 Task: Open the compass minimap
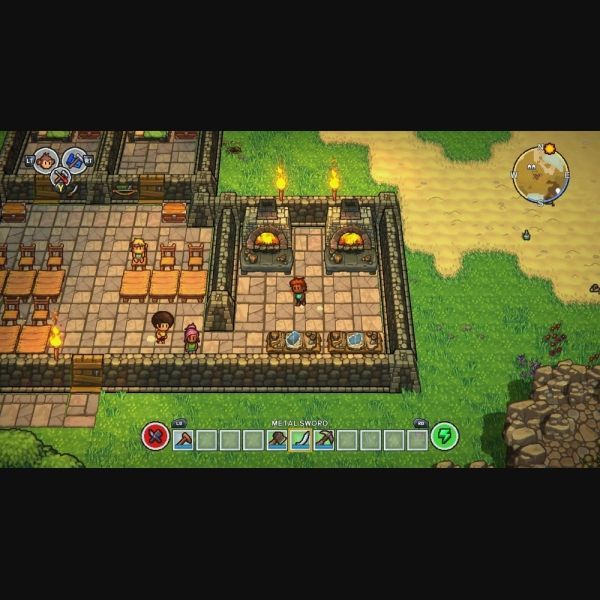point(540,176)
